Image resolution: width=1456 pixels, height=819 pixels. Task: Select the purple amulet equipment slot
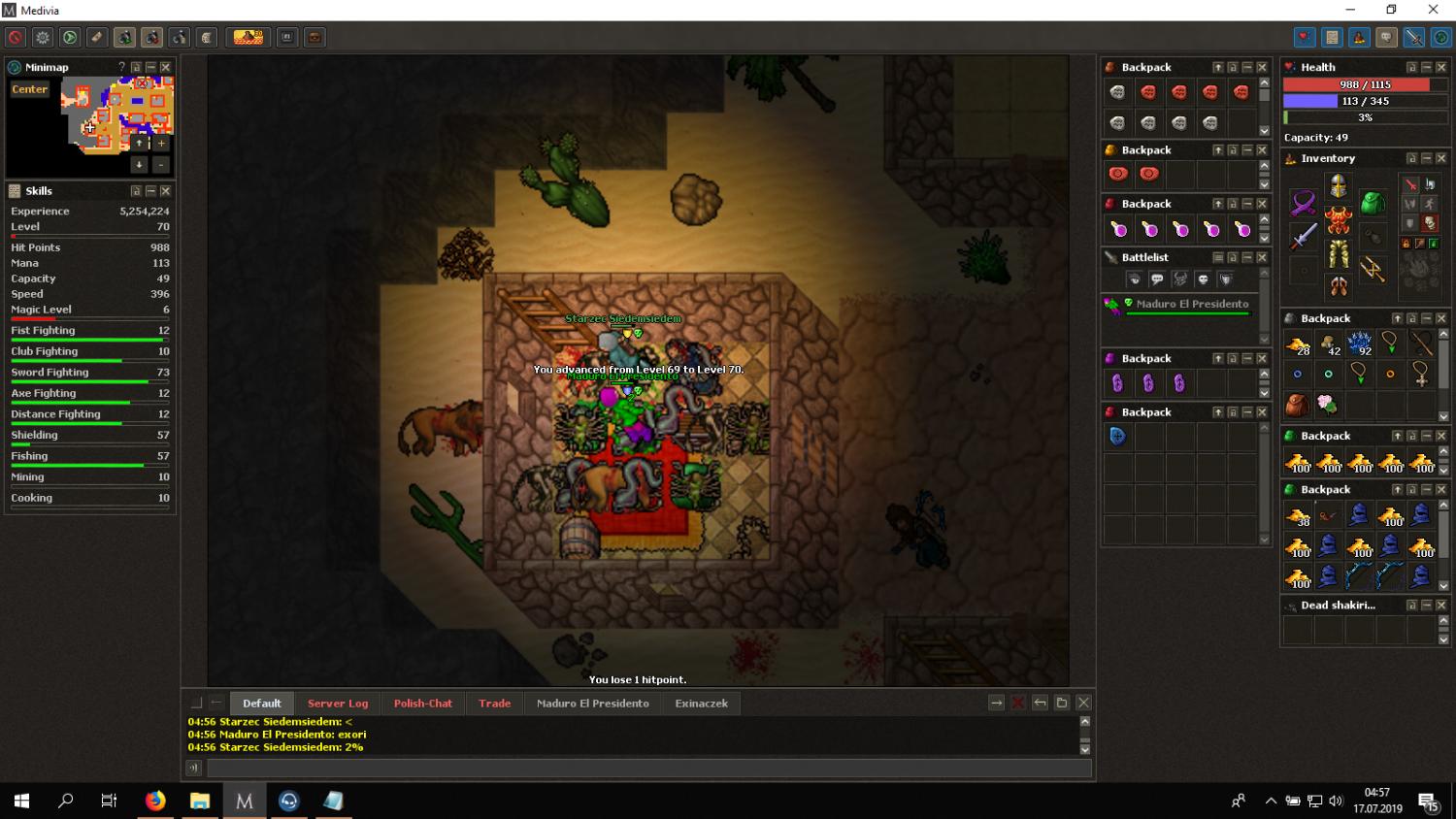point(1304,203)
